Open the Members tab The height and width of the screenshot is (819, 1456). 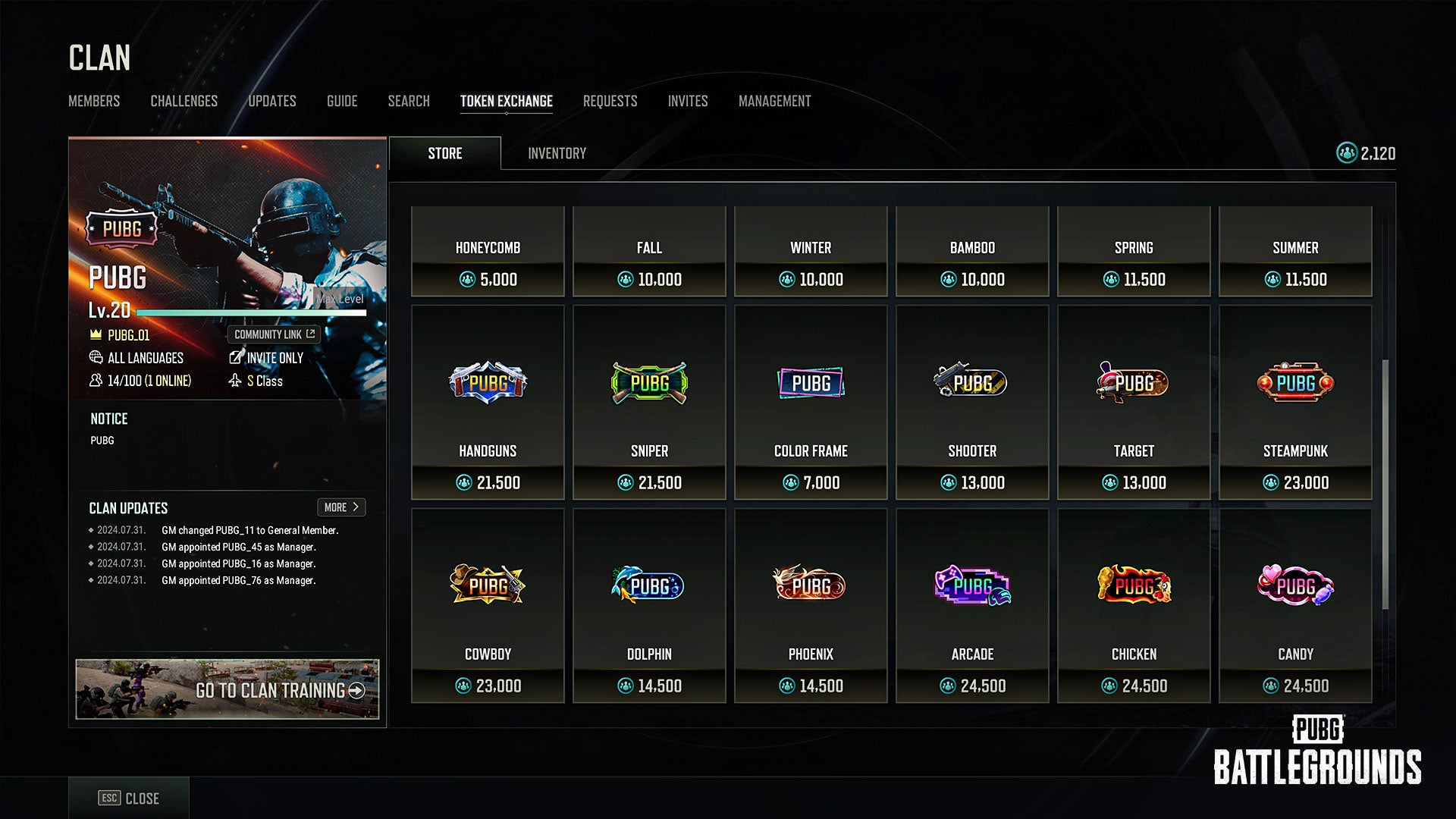[94, 101]
